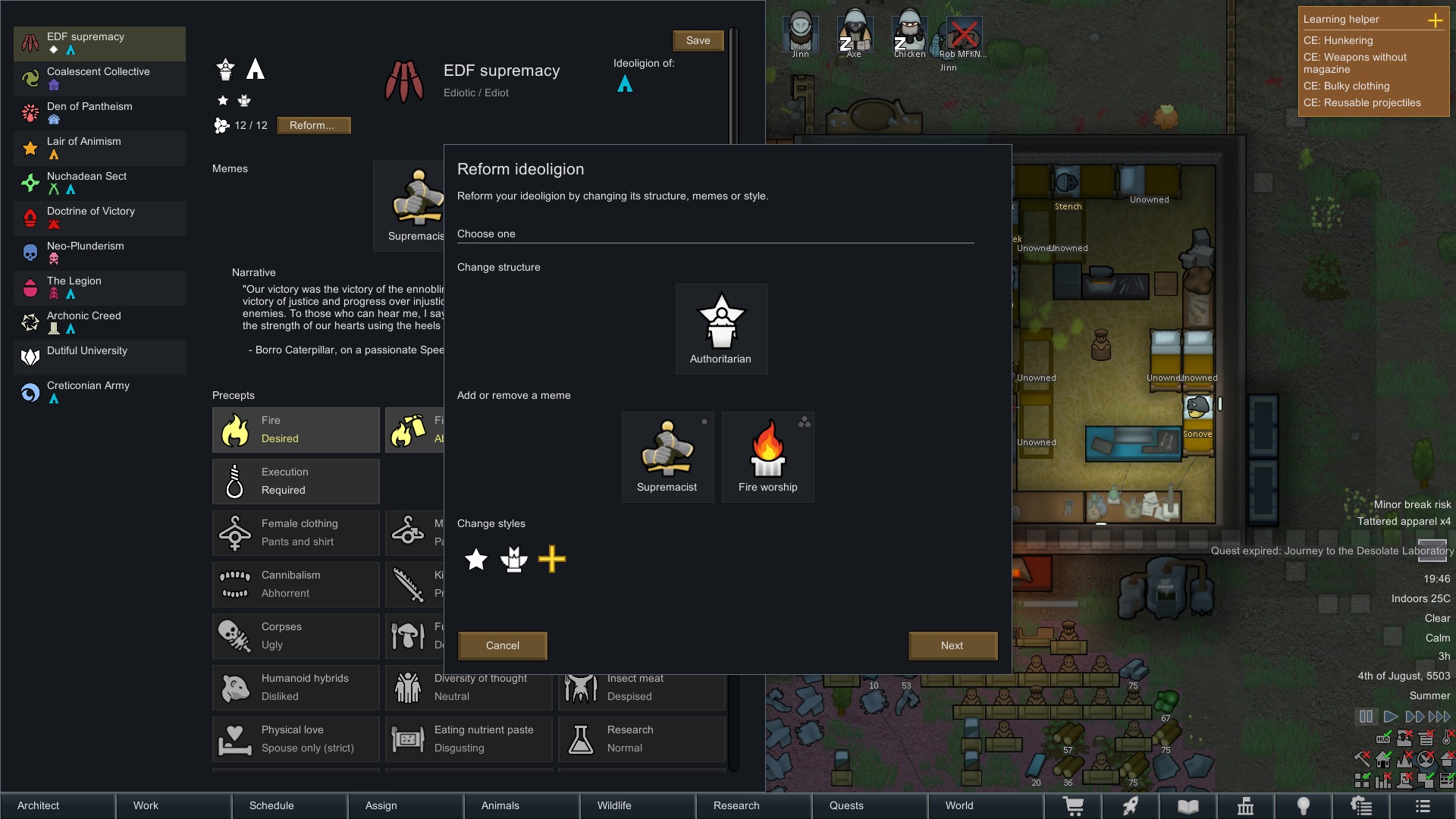Select the Fire worship meme icon
The width and height of the screenshot is (1456, 819).
[767, 451]
